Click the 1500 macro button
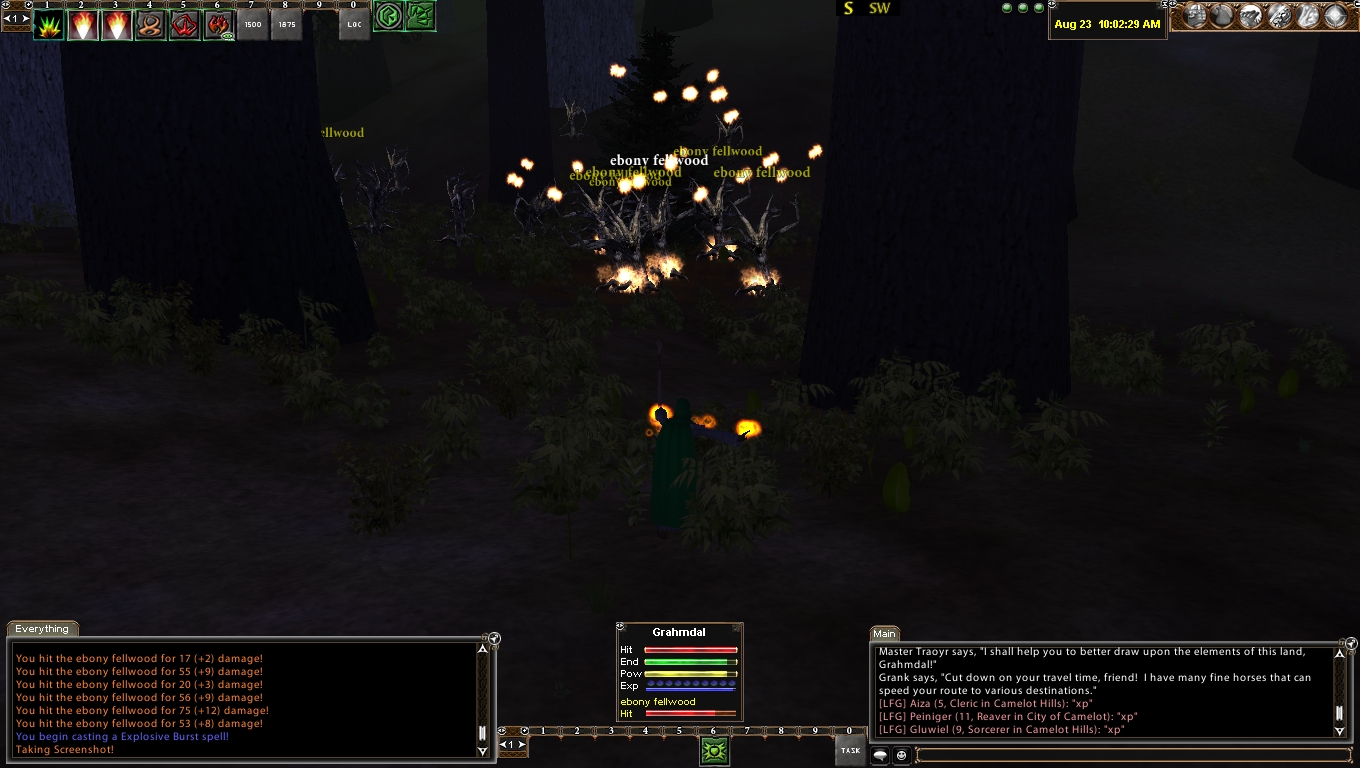 (x=253, y=25)
